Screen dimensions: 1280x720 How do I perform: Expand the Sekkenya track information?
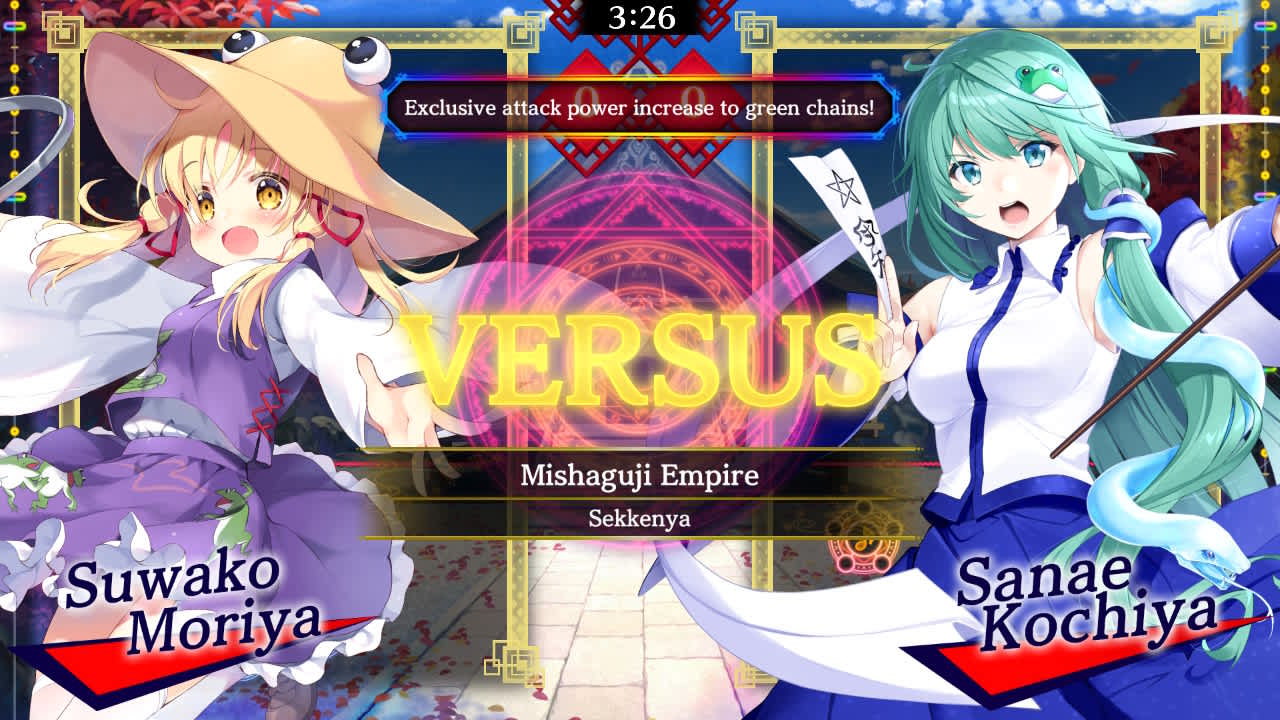[639, 520]
